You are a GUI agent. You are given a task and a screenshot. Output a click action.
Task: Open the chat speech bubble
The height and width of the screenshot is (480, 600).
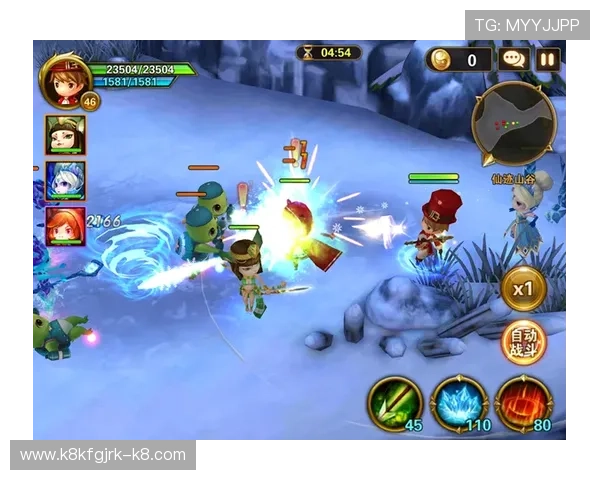(514, 59)
